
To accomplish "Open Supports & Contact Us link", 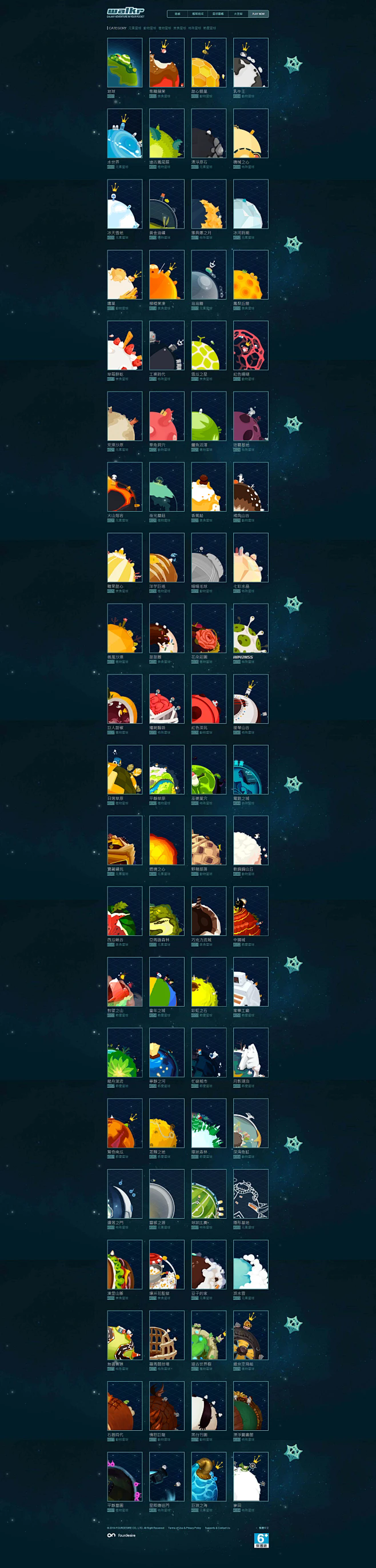I will click(x=217, y=1528).
